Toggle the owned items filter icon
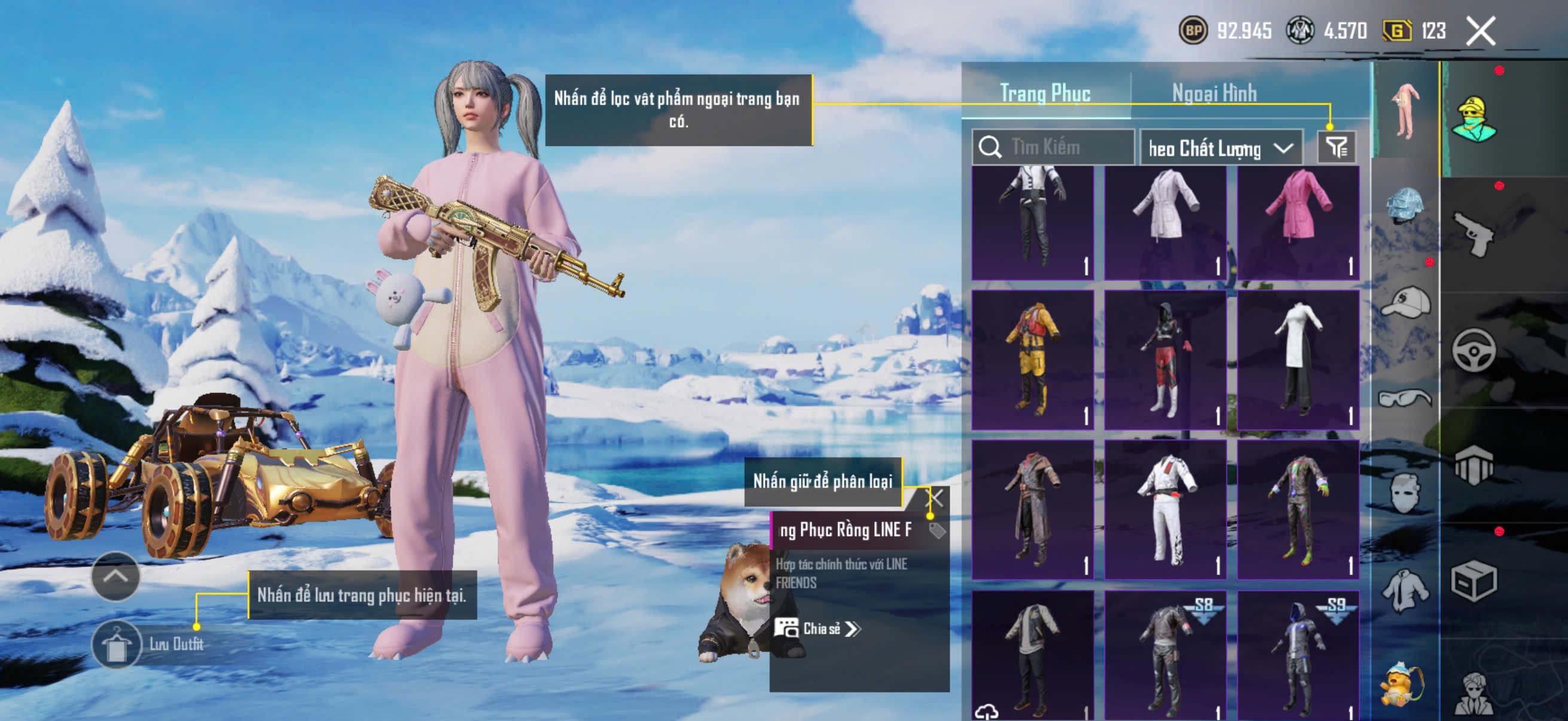 1337,147
